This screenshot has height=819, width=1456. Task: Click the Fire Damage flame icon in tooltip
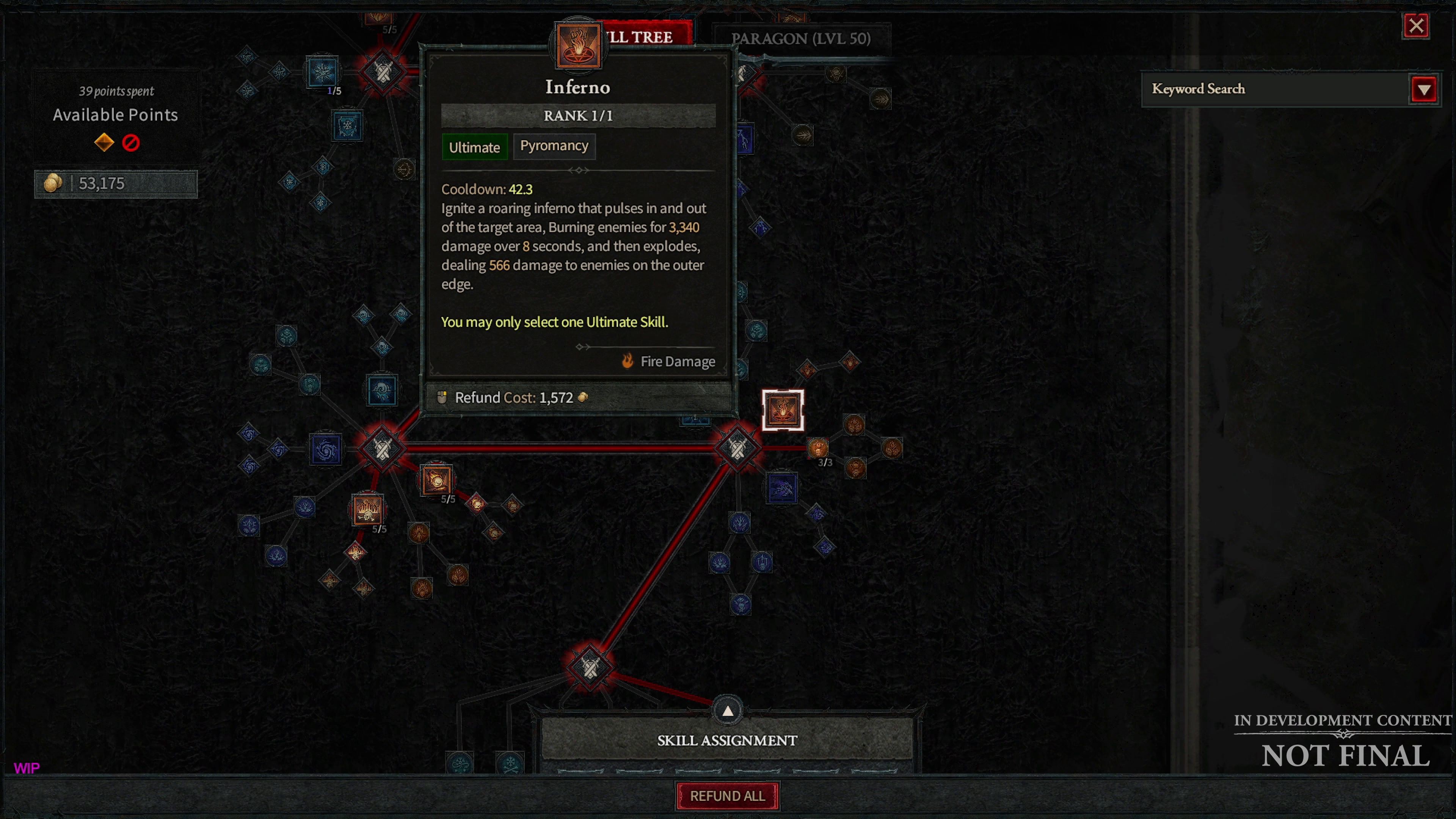[x=628, y=361]
